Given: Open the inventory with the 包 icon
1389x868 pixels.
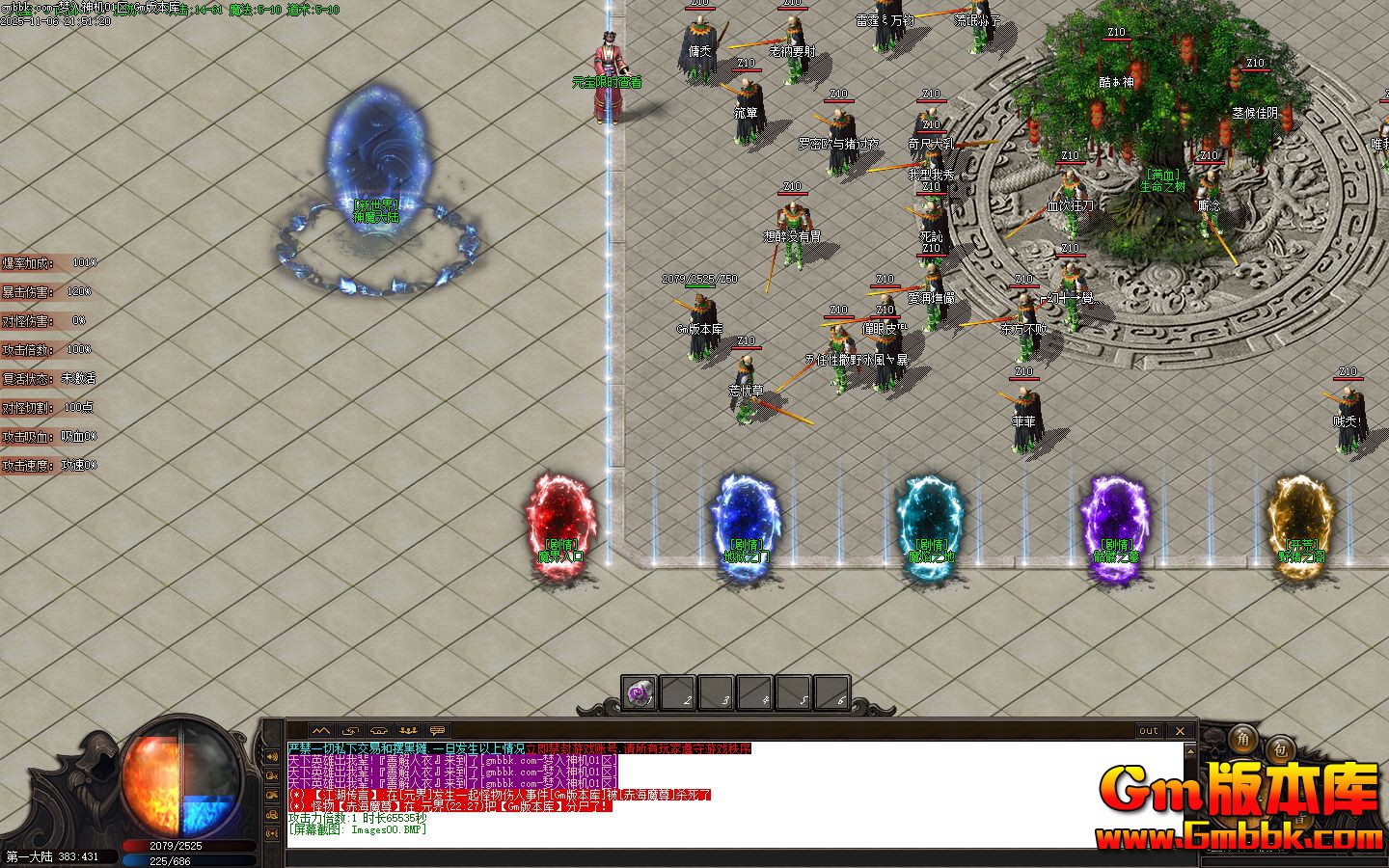Looking at the screenshot, I should pyautogui.click(x=1280, y=748).
